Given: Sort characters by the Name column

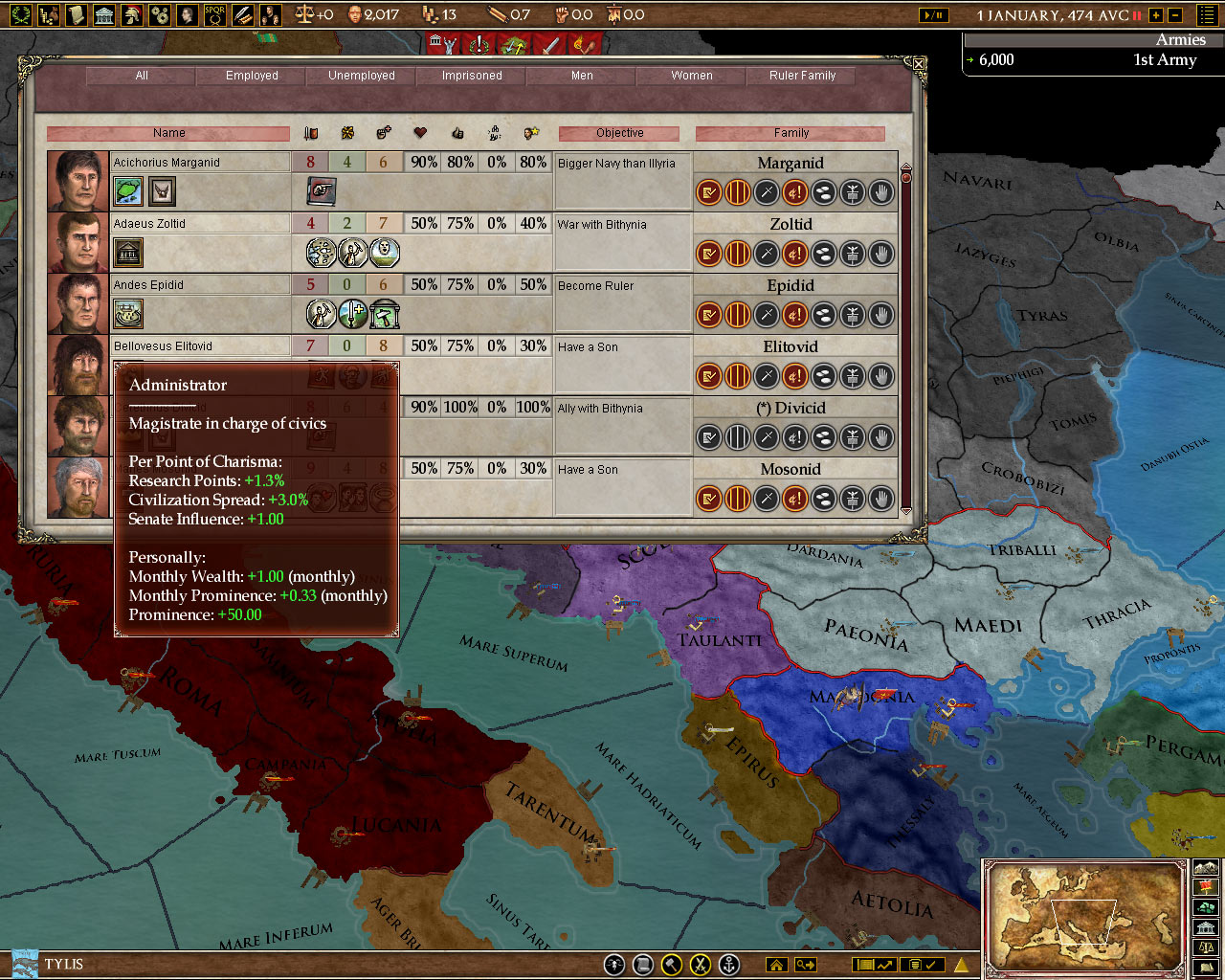Looking at the screenshot, I should point(170,132).
